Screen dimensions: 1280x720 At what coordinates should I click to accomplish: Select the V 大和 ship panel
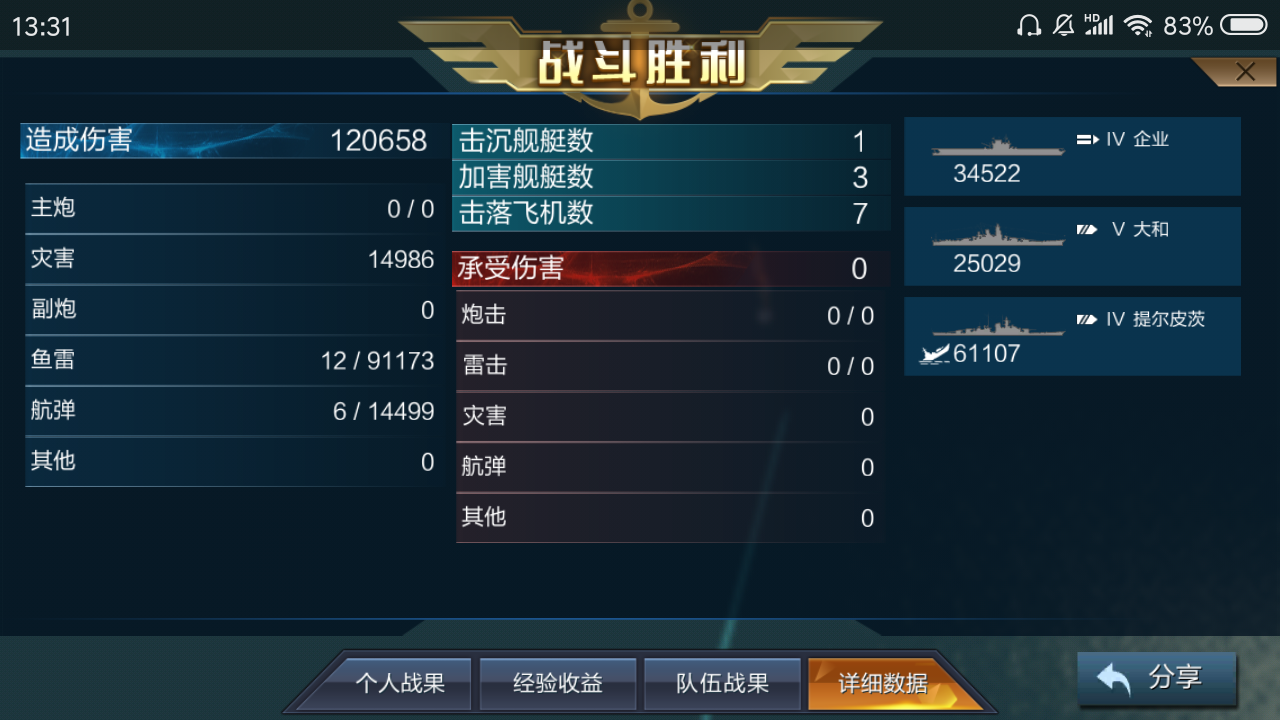click(x=1072, y=246)
